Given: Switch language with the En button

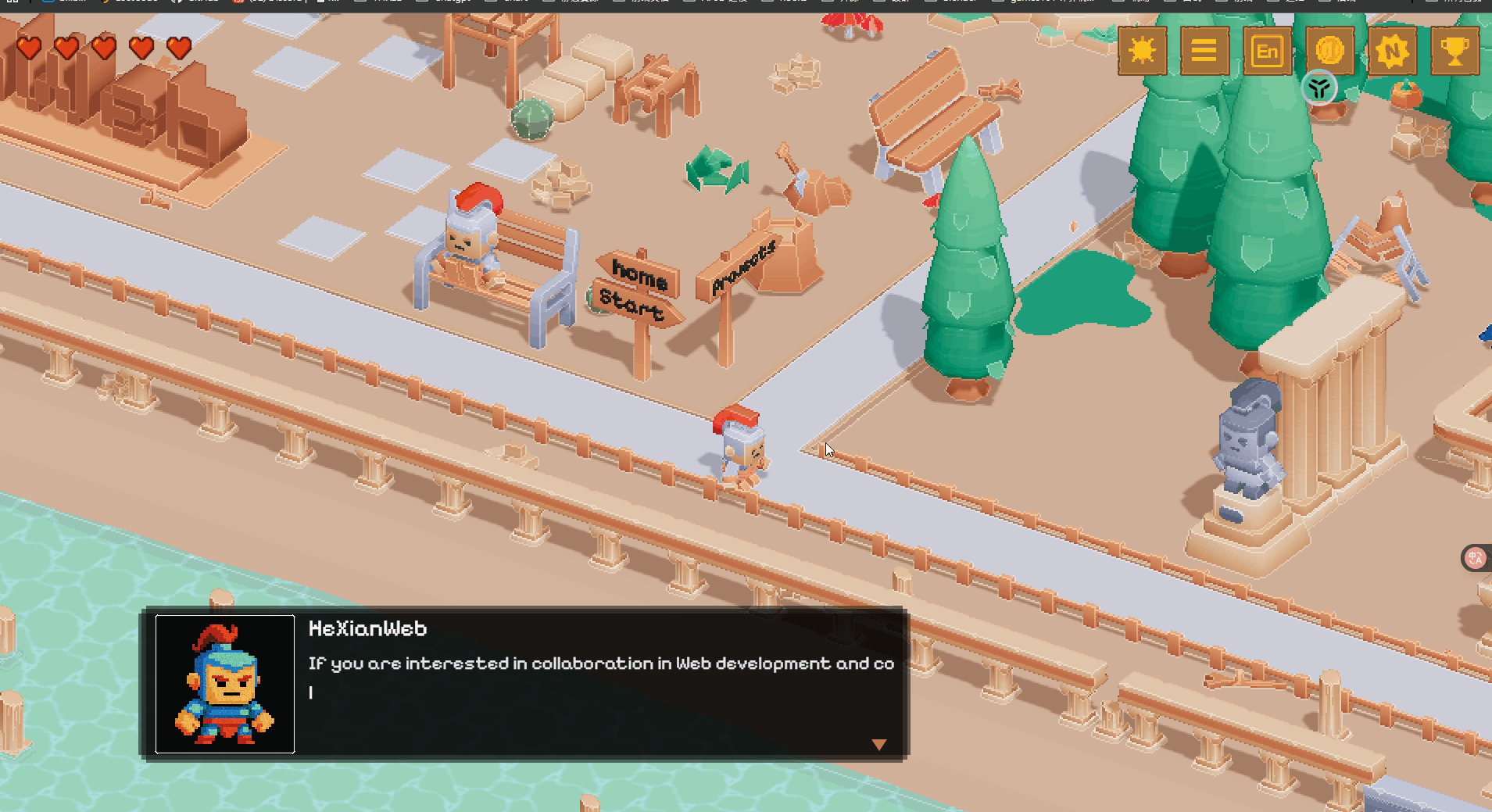Looking at the screenshot, I should click(1267, 52).
